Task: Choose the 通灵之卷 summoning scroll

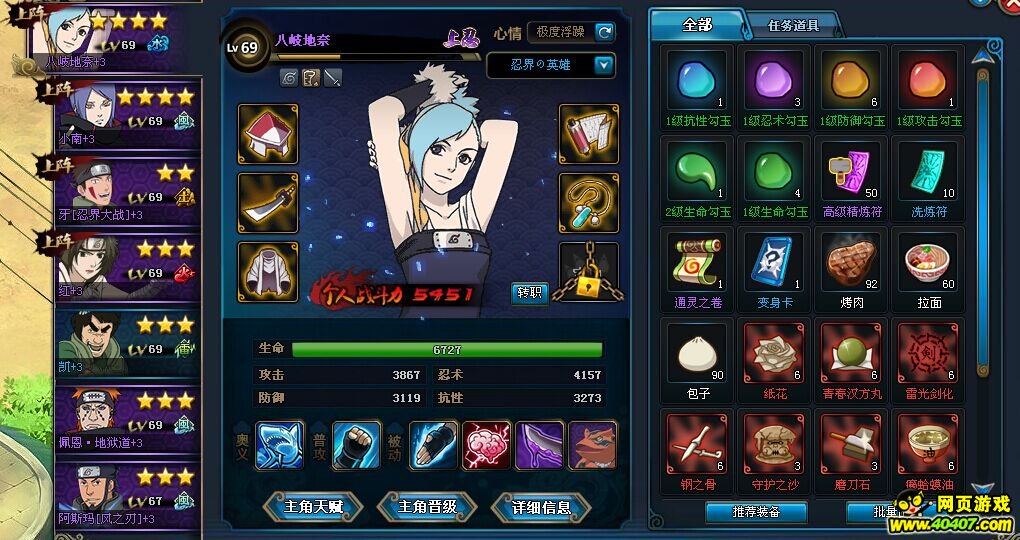Action: (696, 264)
